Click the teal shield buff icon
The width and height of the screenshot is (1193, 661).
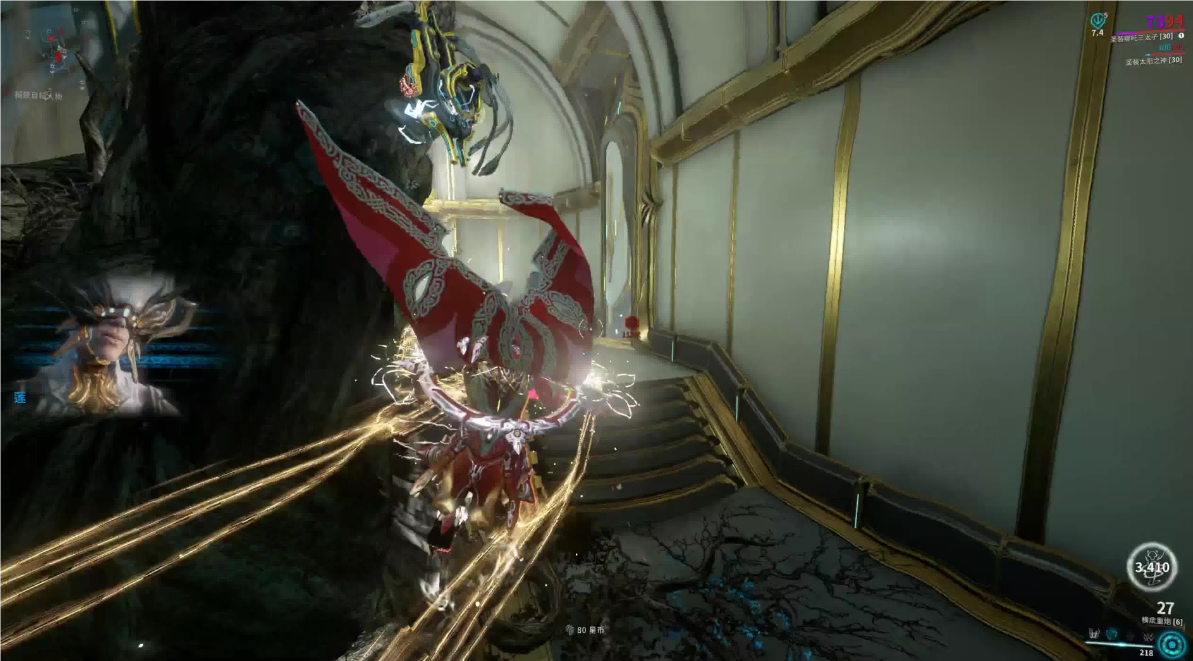coord(1097,19)
